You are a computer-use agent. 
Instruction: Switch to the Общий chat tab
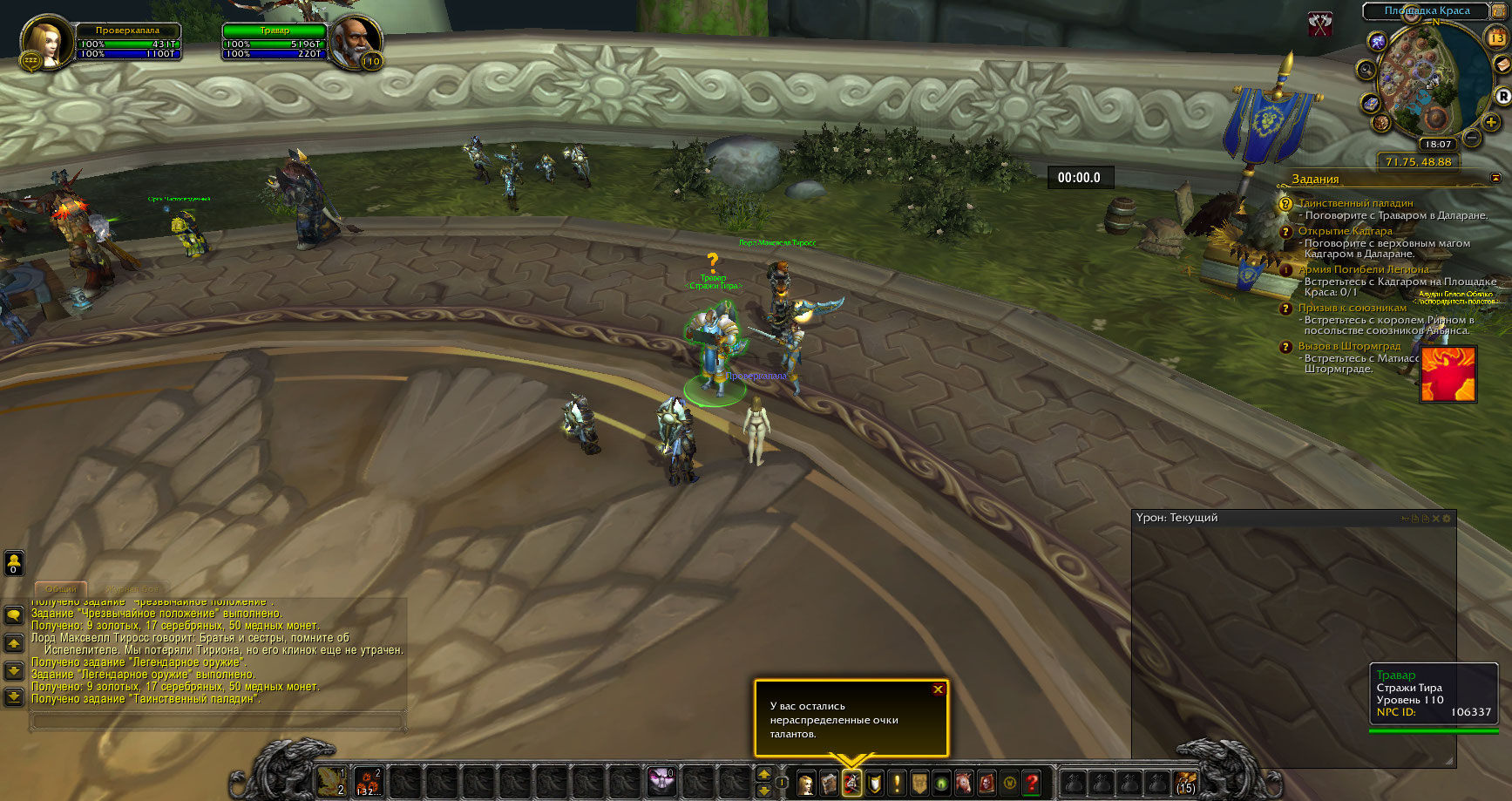61,589
